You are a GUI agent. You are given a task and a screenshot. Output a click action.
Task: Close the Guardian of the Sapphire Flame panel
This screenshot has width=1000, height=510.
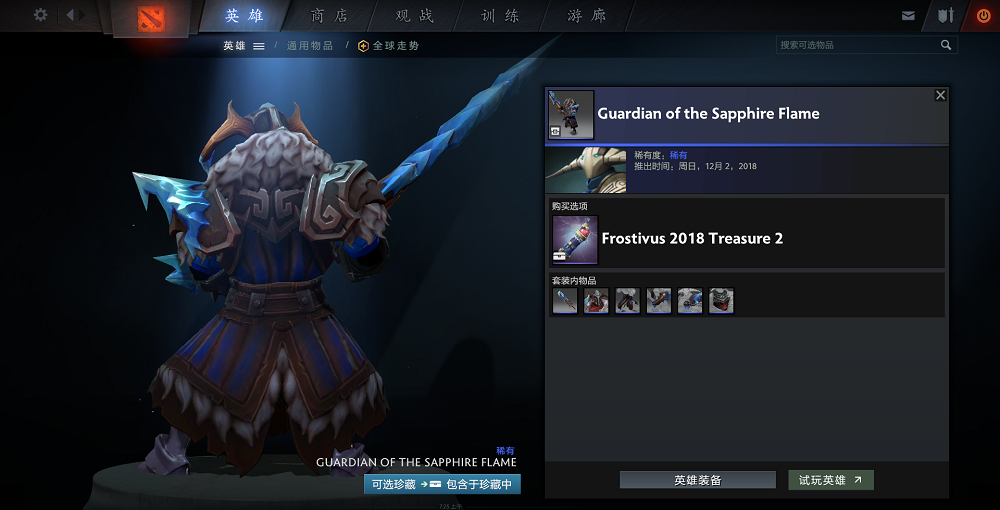click(940, 95)
